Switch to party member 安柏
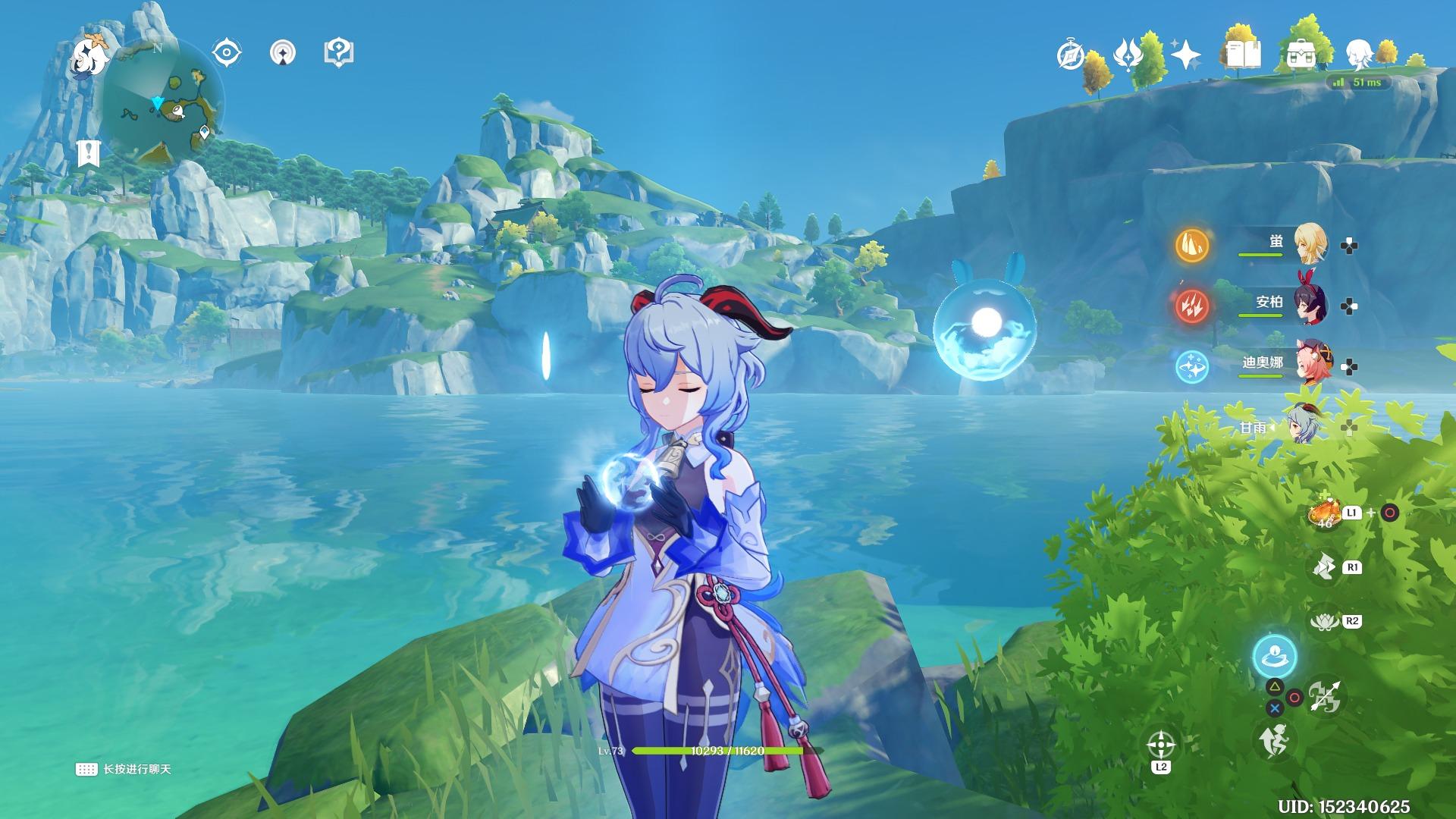 (1308, 305)
